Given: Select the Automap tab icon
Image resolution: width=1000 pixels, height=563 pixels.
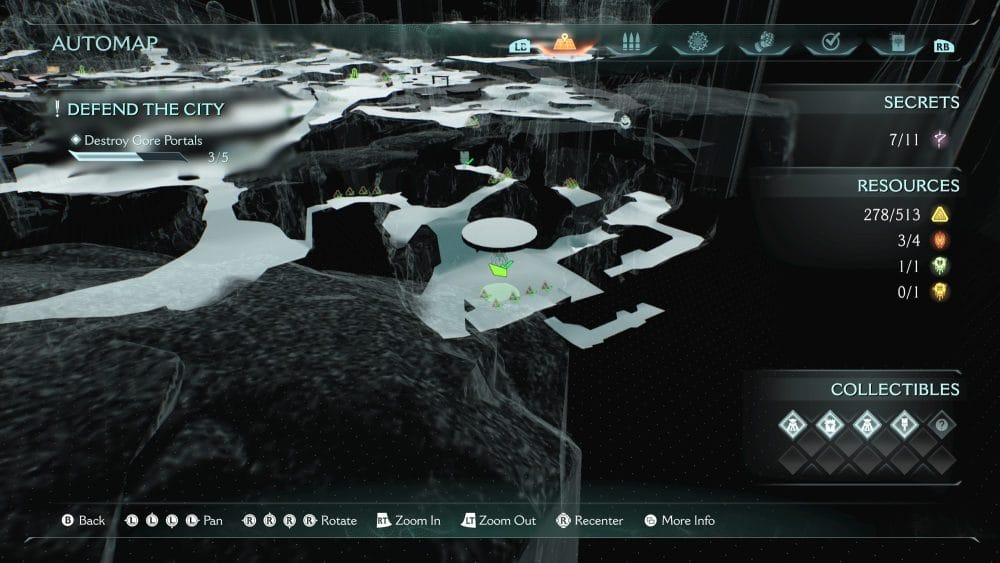Looking at the screenshot, I should click(564, 44).
